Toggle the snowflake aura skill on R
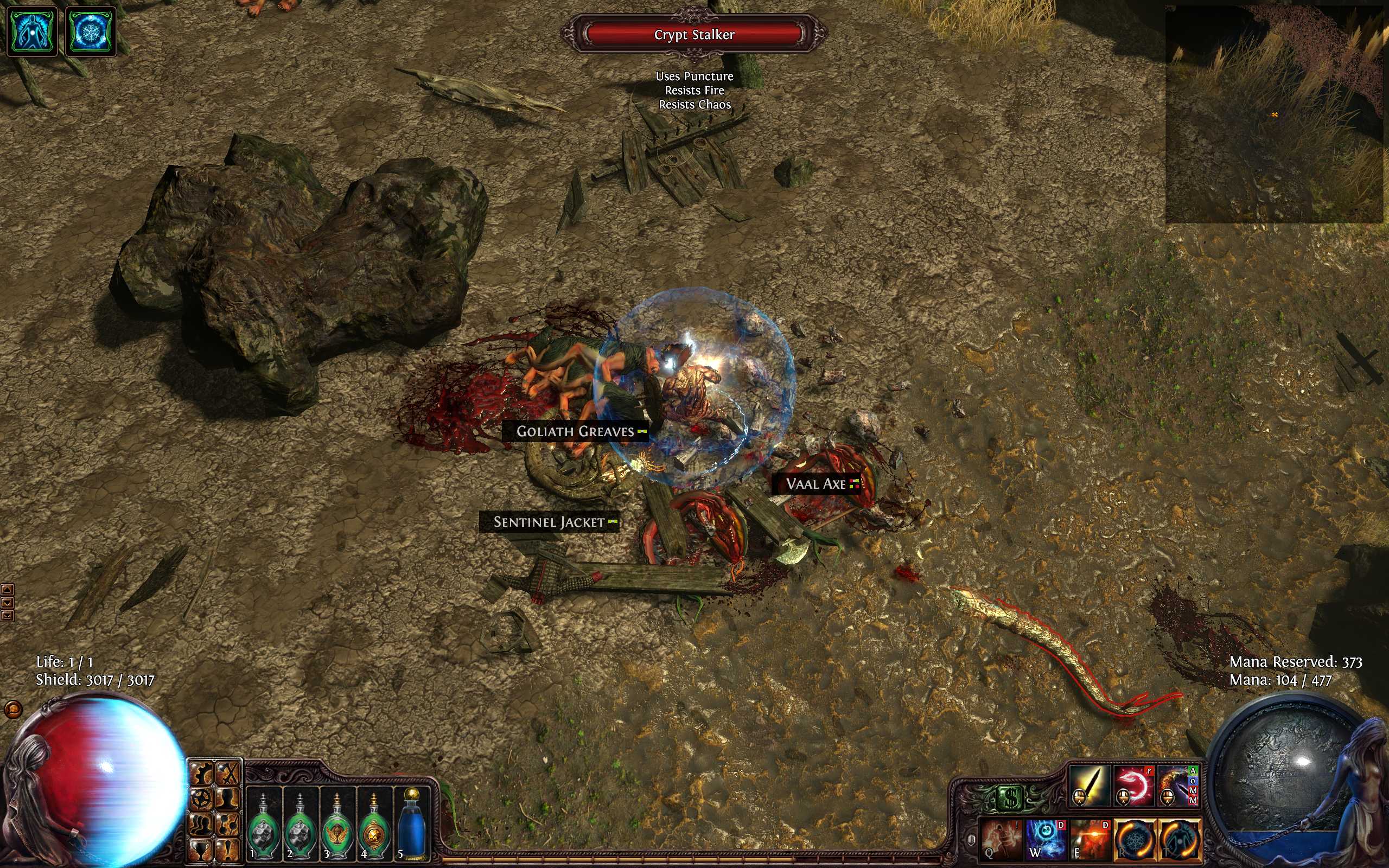This screenshot has height=868, width=1389. (x=1135, y=838)
